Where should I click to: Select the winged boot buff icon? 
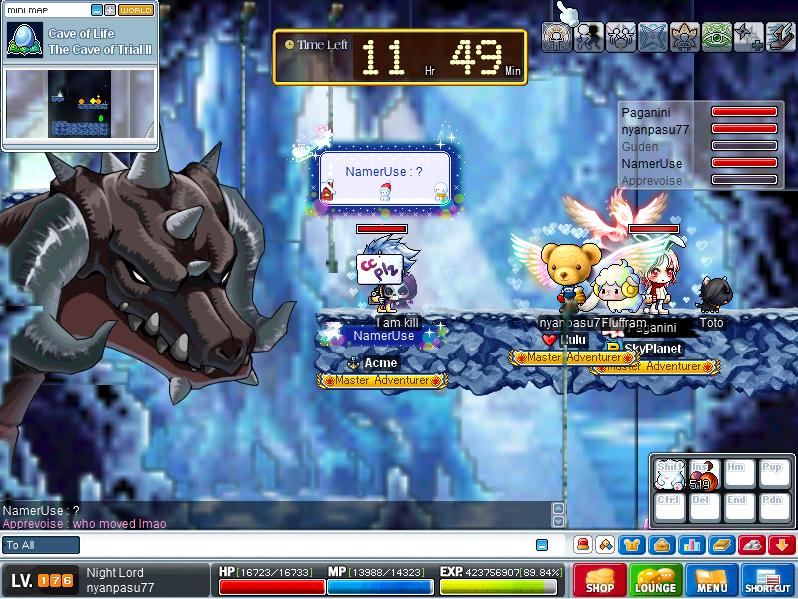[780, 37]
